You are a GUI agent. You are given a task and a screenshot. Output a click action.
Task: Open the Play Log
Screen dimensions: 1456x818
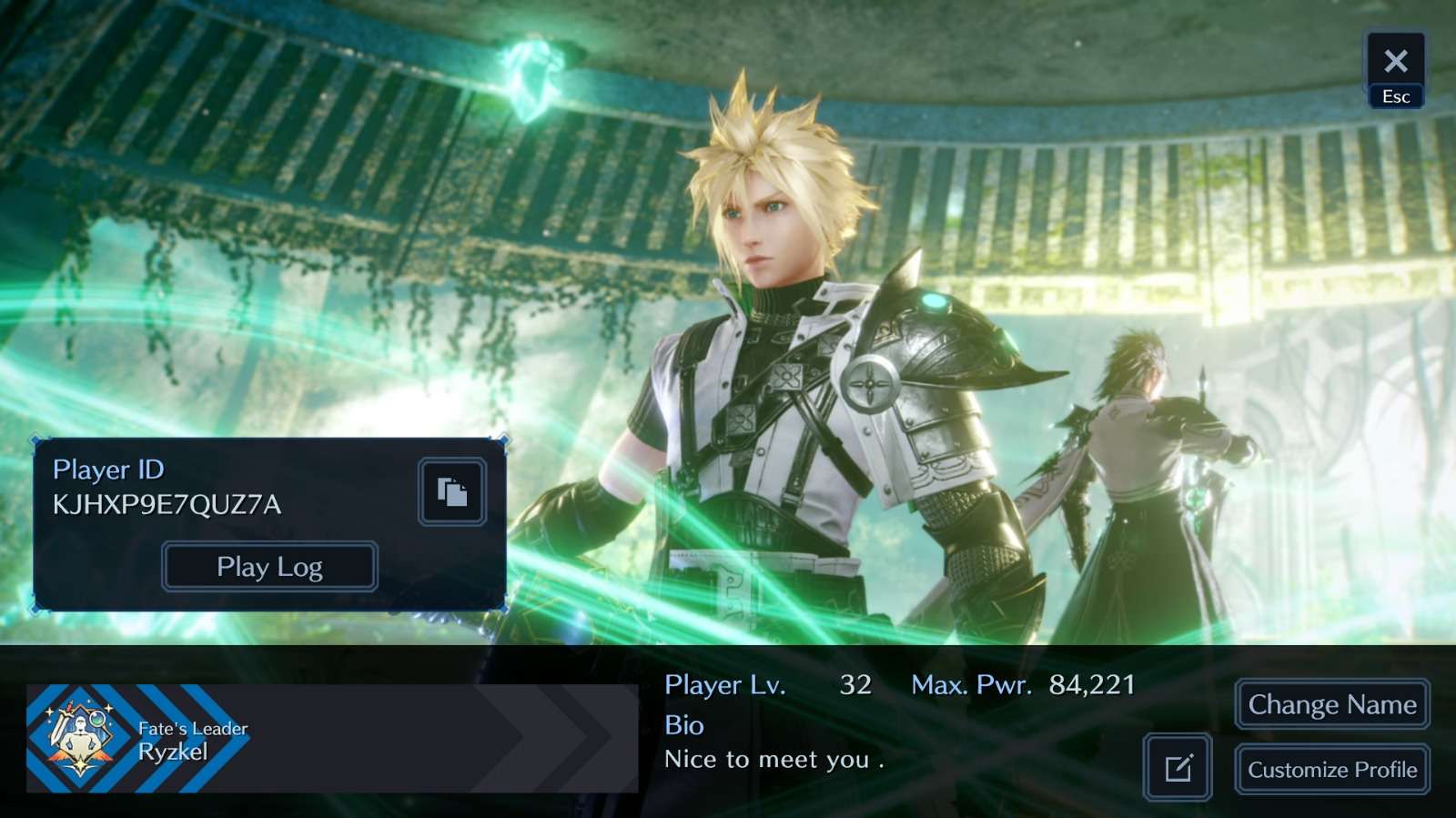(x=269, y=567)
